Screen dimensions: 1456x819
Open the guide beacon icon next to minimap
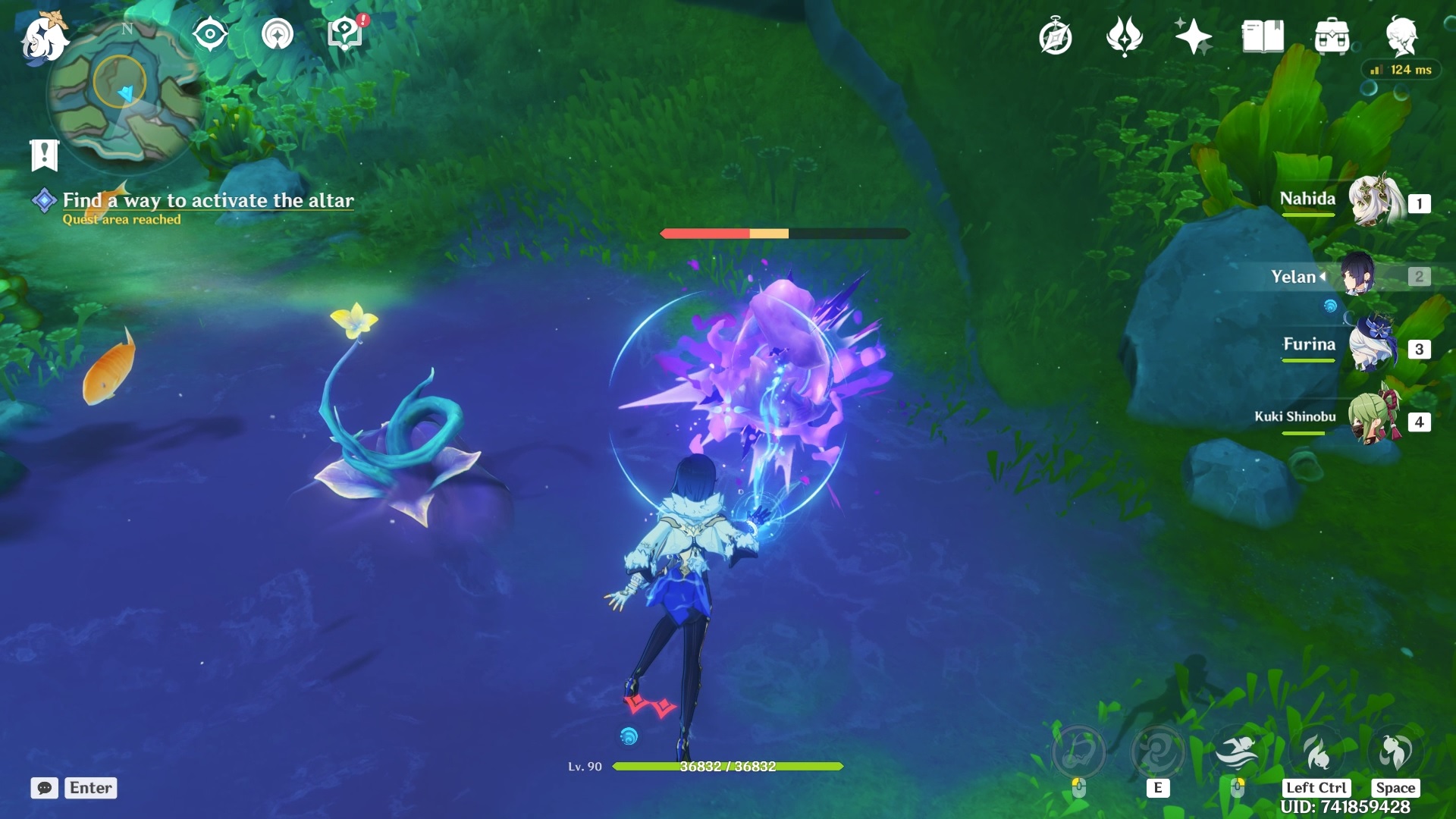(278, 34)
